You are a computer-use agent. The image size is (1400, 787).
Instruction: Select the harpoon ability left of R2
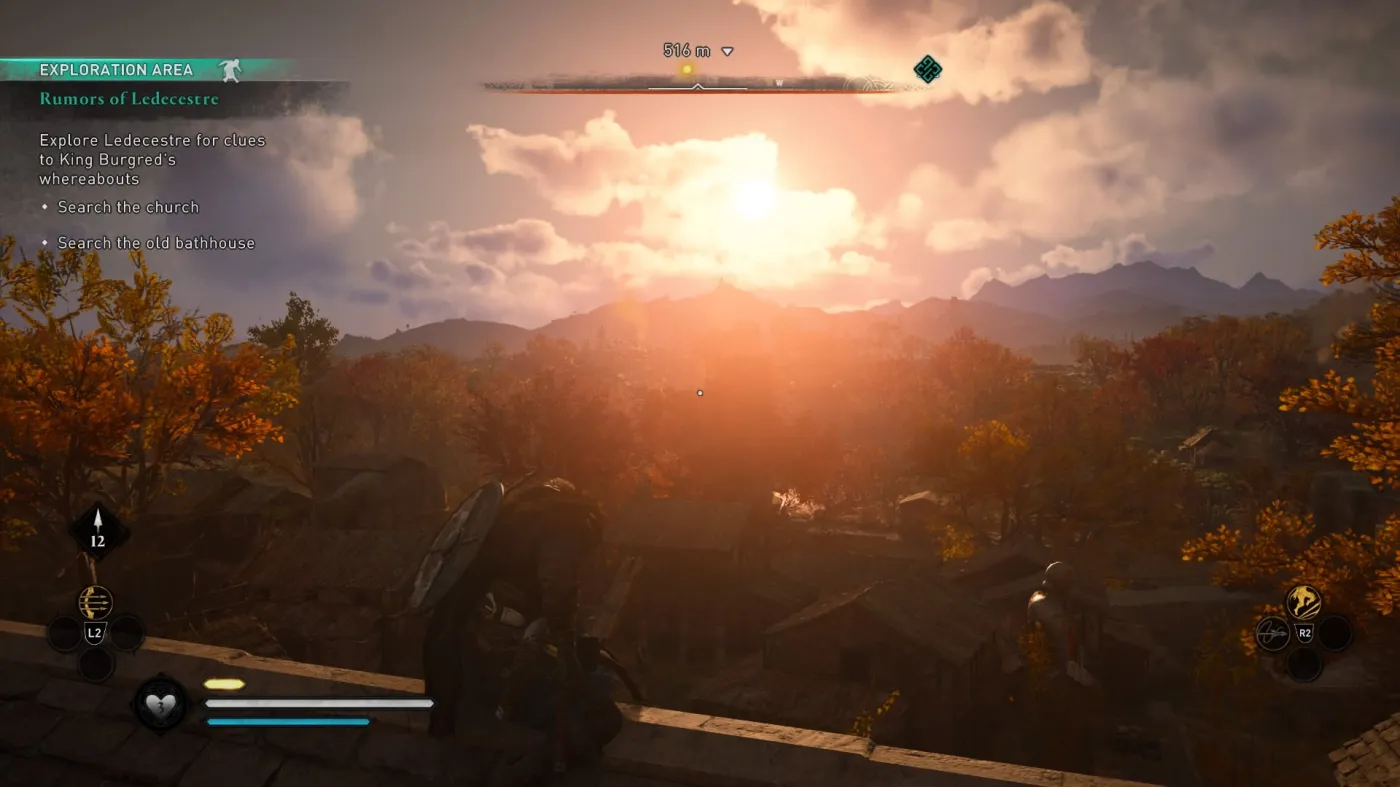click(1273, 633)
